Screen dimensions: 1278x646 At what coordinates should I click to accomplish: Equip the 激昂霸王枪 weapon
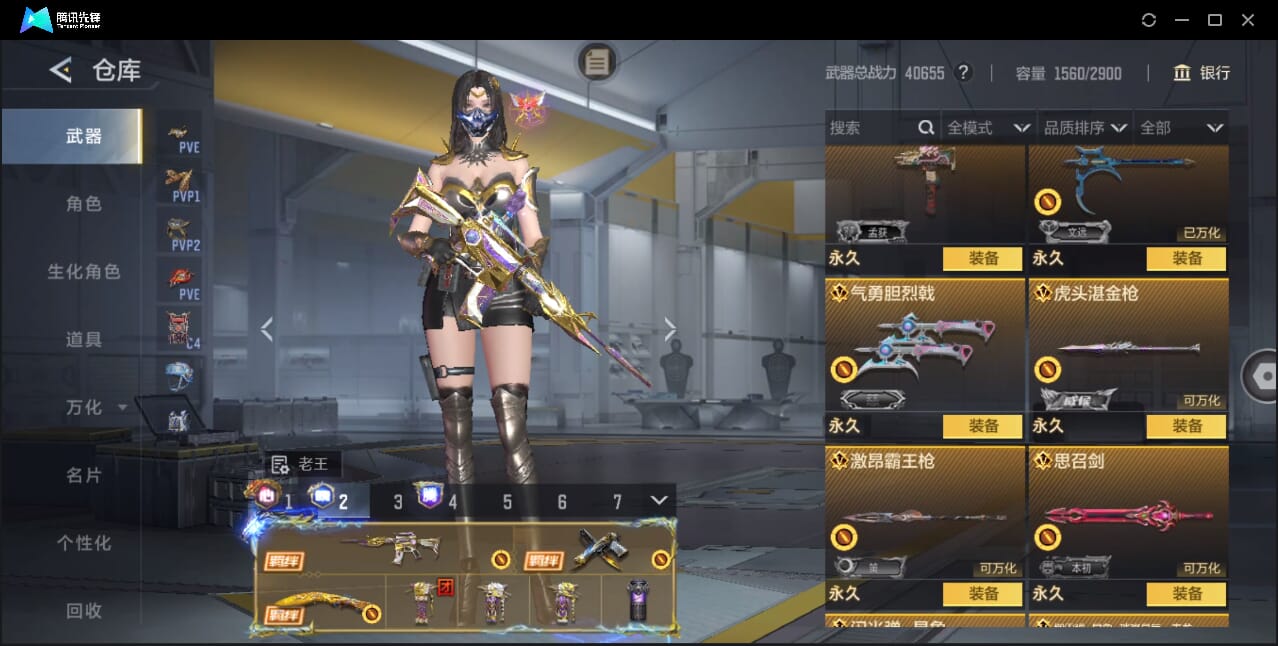[x=983, y=594]
